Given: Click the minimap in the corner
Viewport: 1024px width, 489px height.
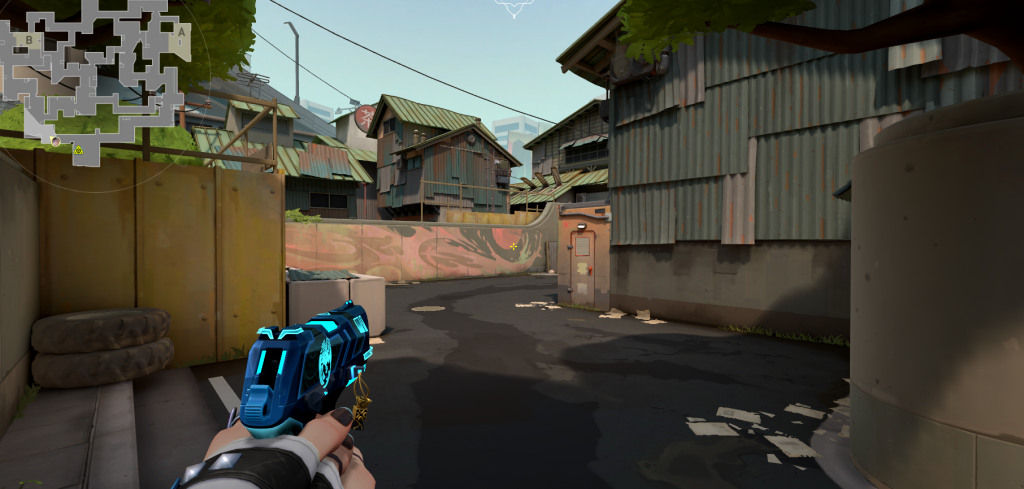Looking at the screenshot, I should pyautogui.click(x=95, y=78).
